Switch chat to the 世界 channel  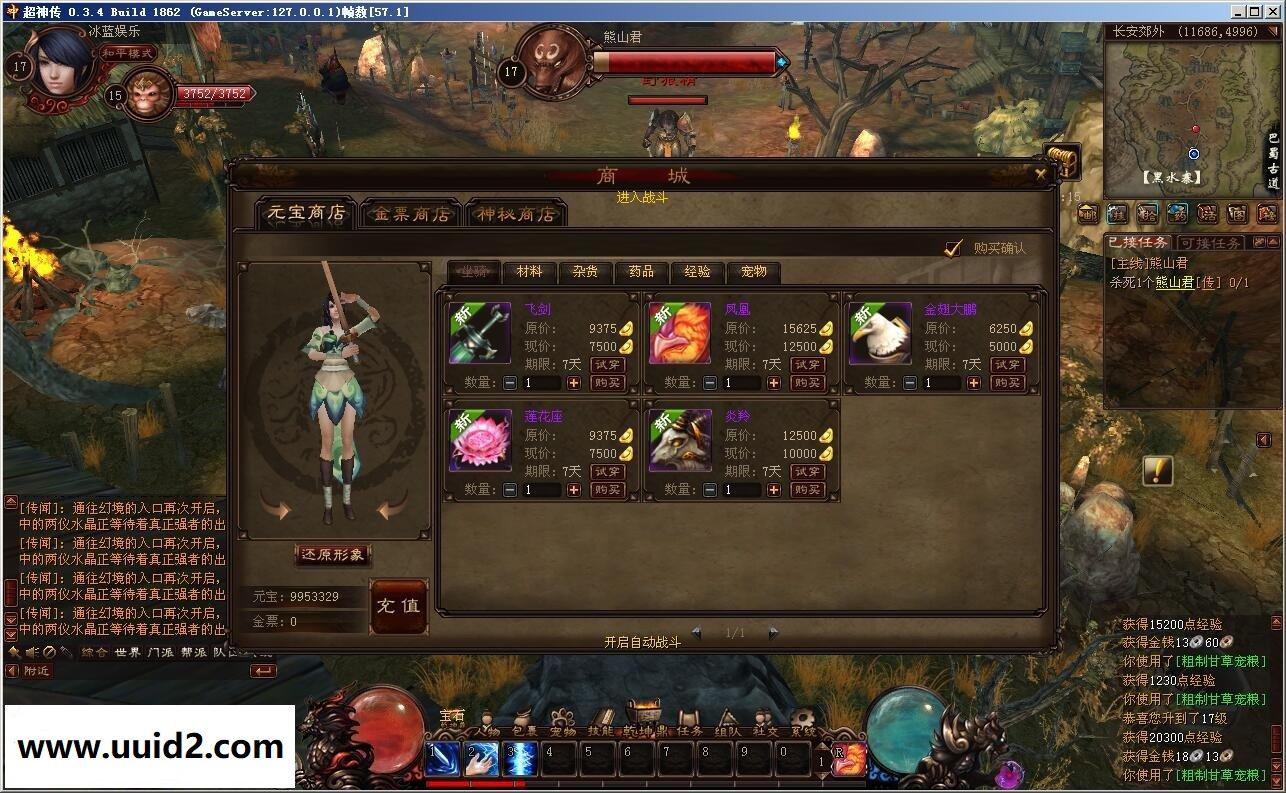pyautogui.click(x=127, y=652)
